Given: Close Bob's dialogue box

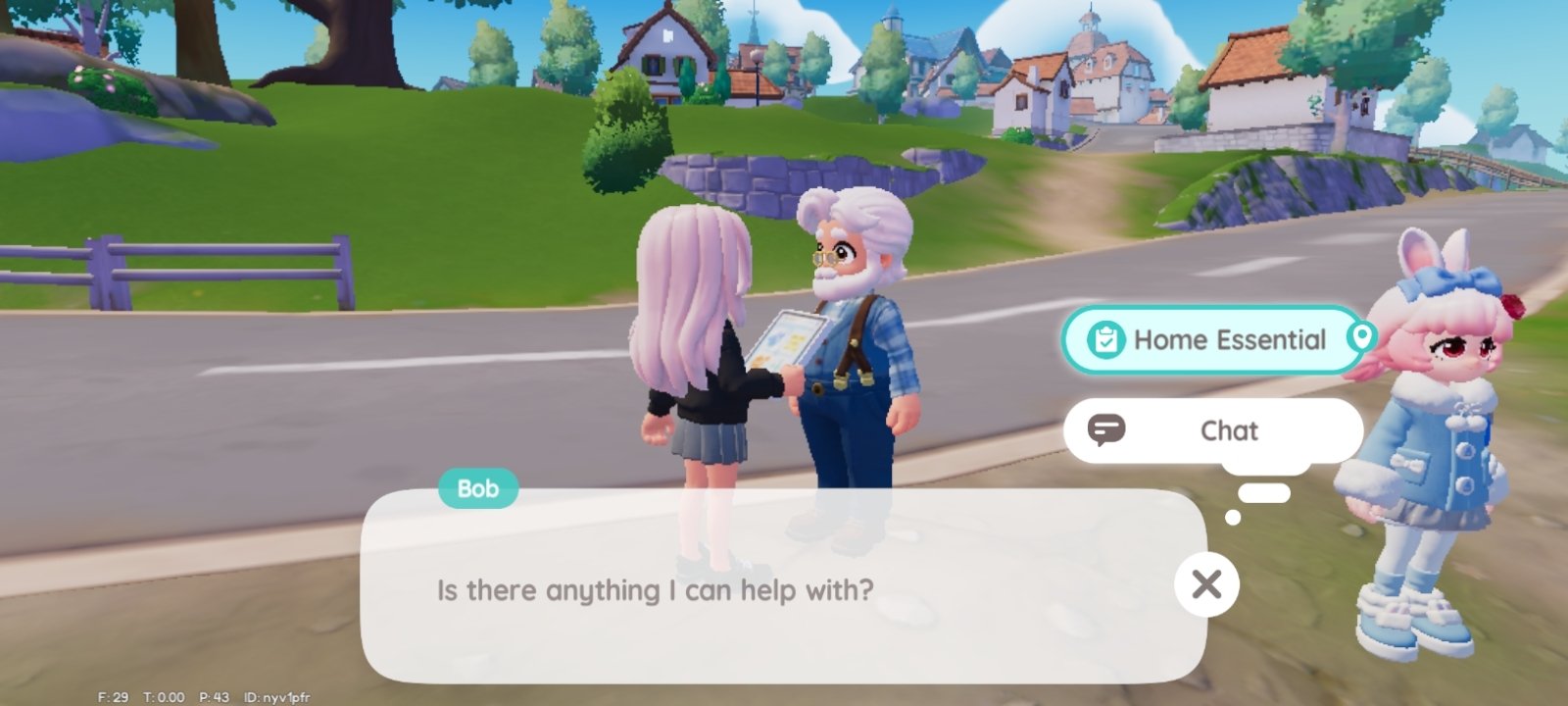Looking at the screenshot, I should point(1206,584).
